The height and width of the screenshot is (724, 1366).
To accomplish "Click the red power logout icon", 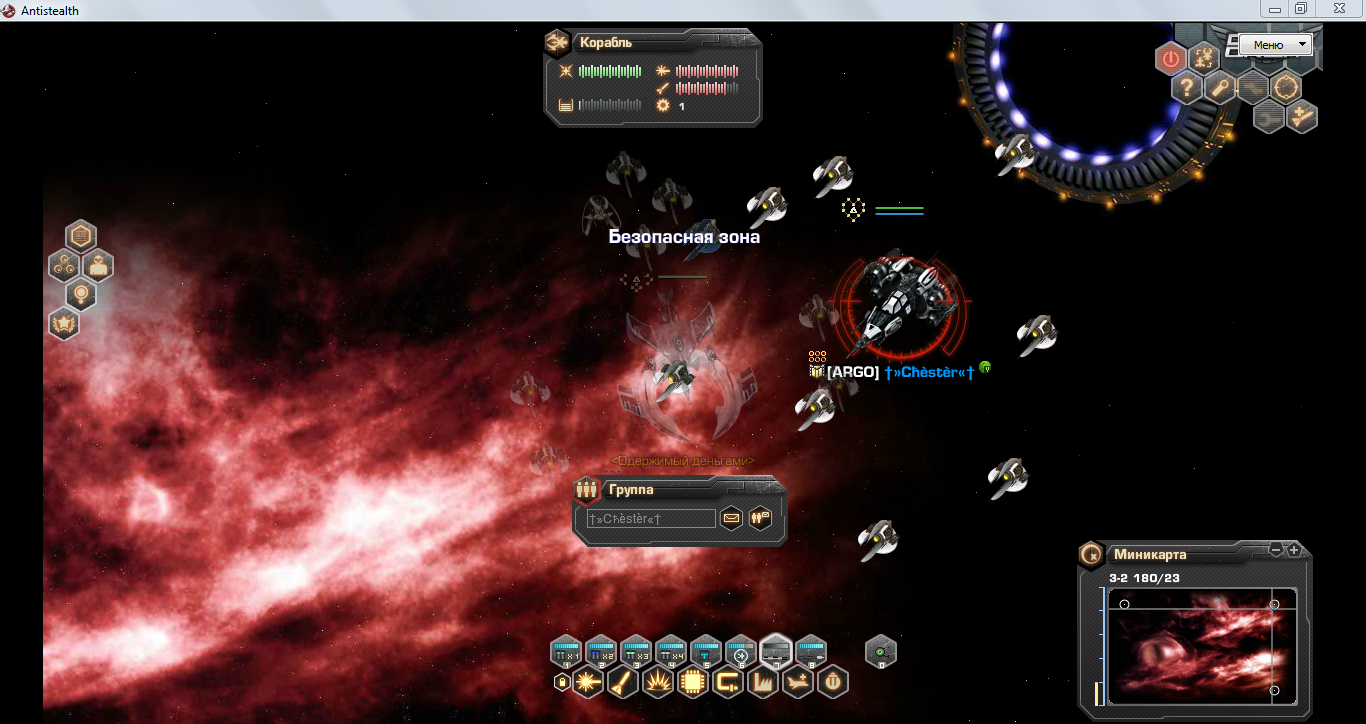I will (1171, 59).
